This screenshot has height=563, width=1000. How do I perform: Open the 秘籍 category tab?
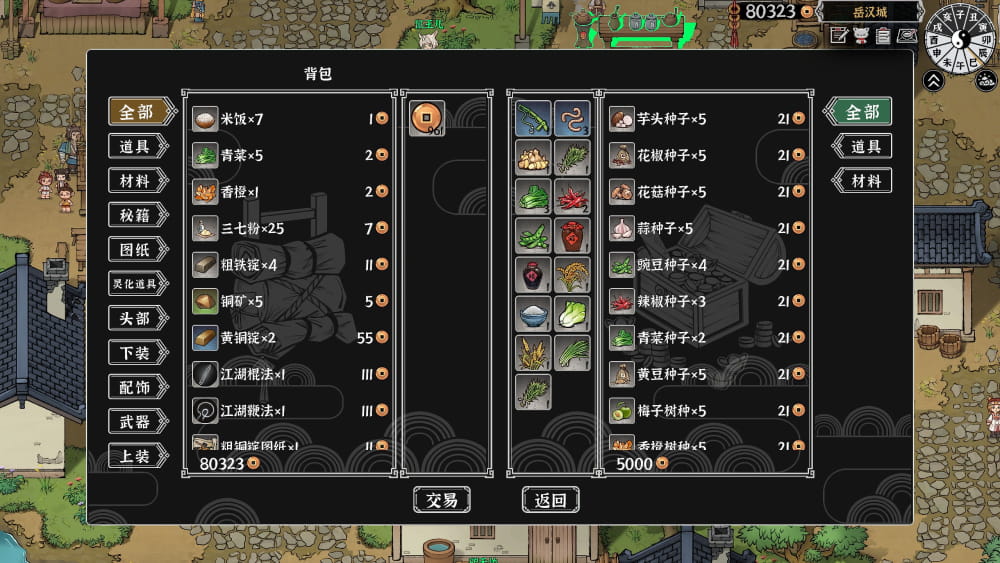[x=136, y=215]
